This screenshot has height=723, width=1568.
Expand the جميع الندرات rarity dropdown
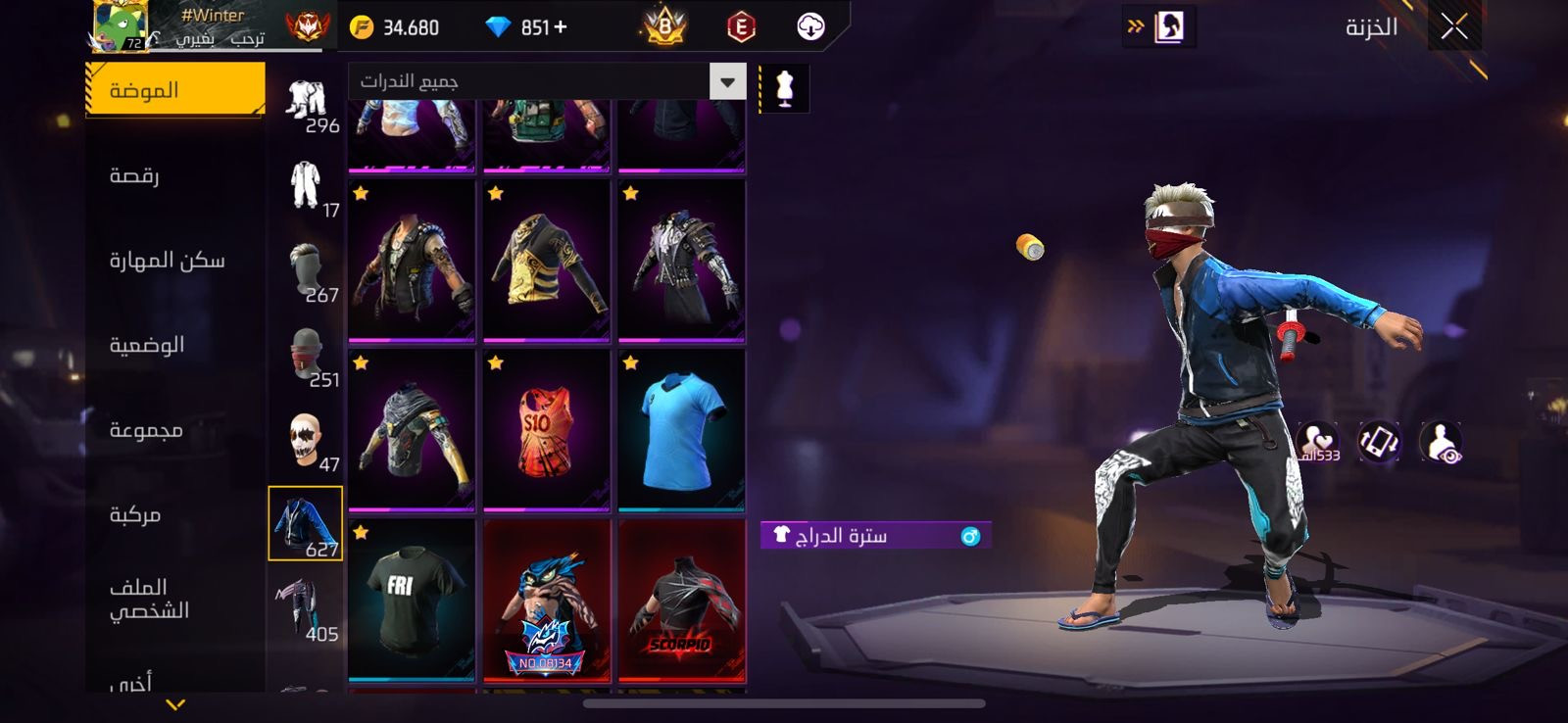click(727, 81)
